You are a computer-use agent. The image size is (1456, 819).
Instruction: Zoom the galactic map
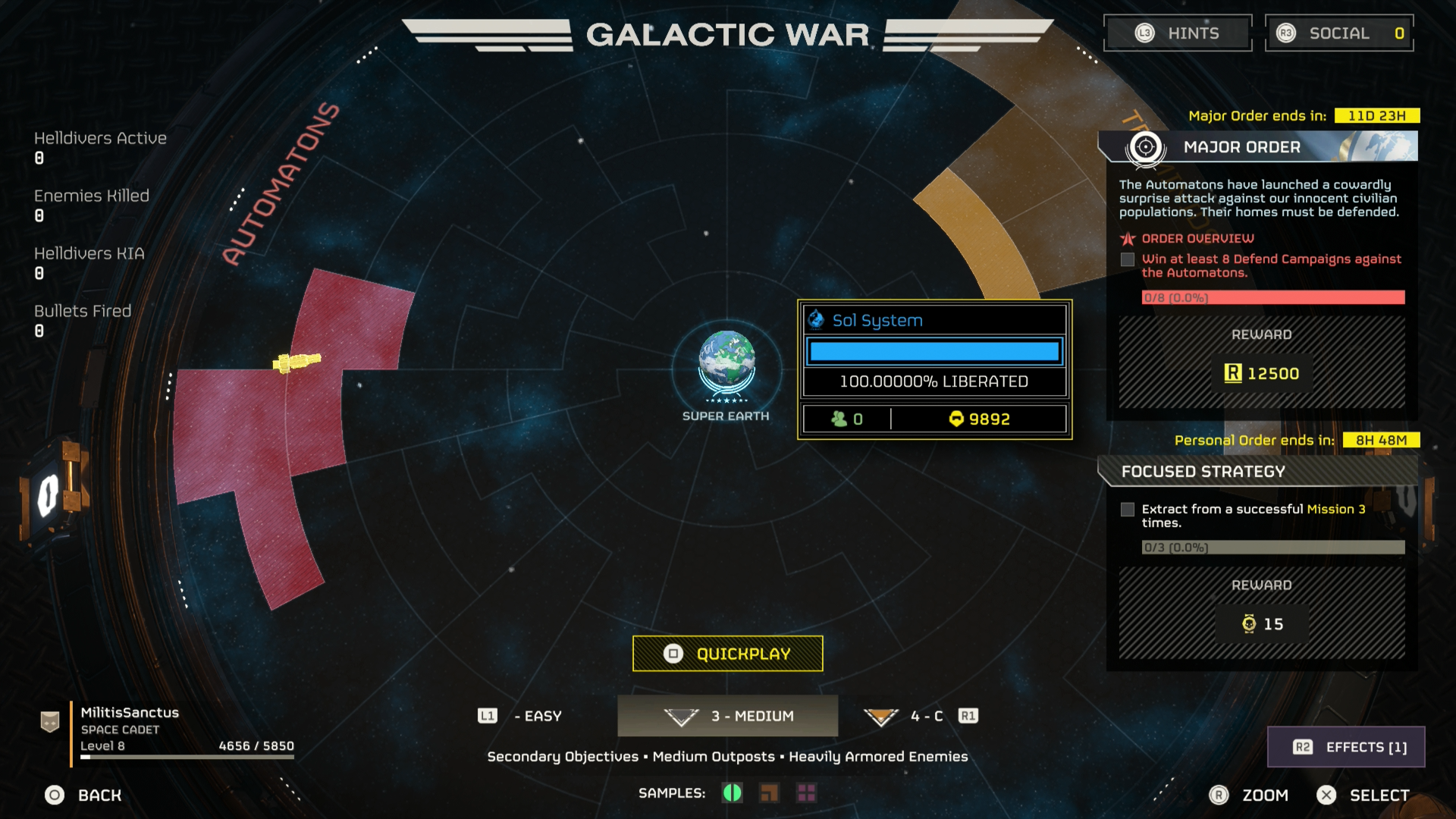point(1249,795)
